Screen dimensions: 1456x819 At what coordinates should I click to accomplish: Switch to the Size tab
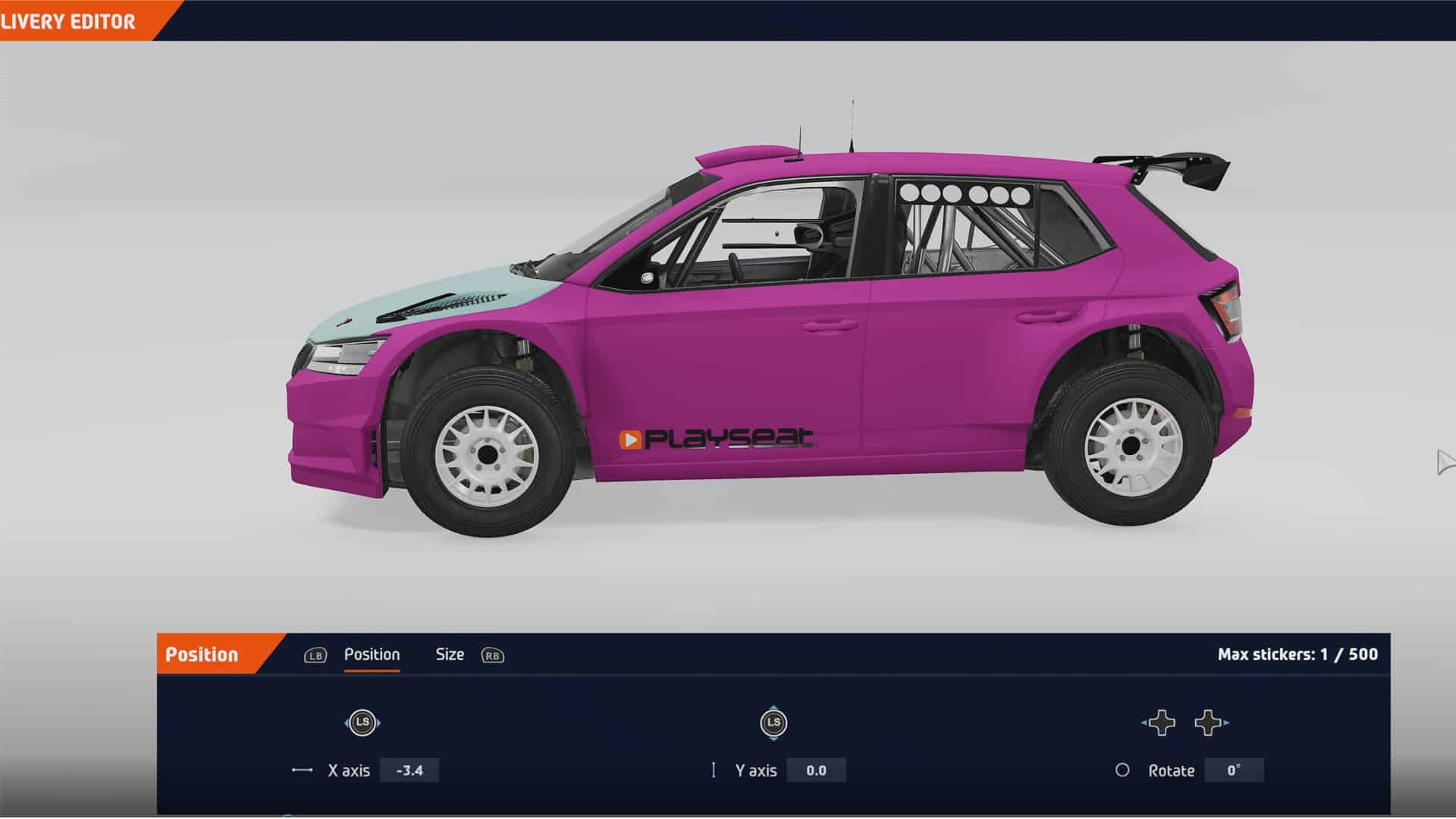click(x=450, y=654)
